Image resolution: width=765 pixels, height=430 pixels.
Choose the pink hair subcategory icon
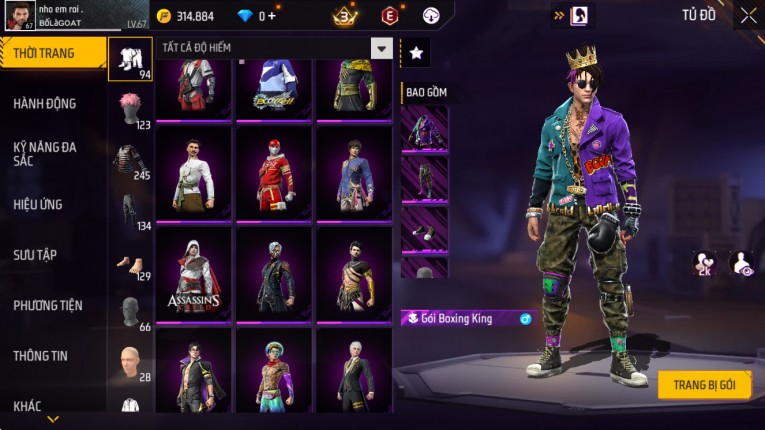coord(130,107)
